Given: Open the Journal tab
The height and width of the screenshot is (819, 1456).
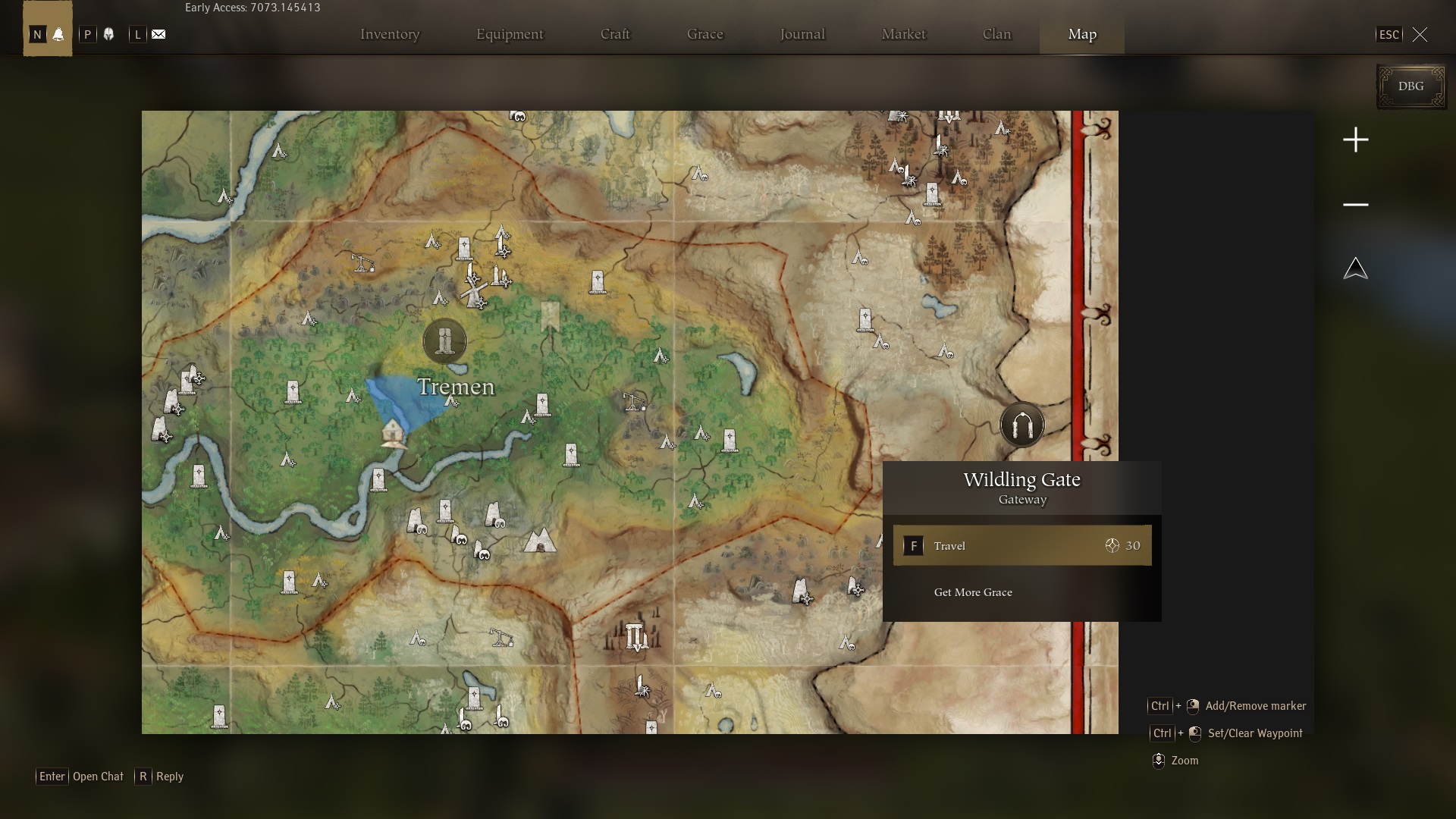Looking at the screenshot, I should point(802,34).
